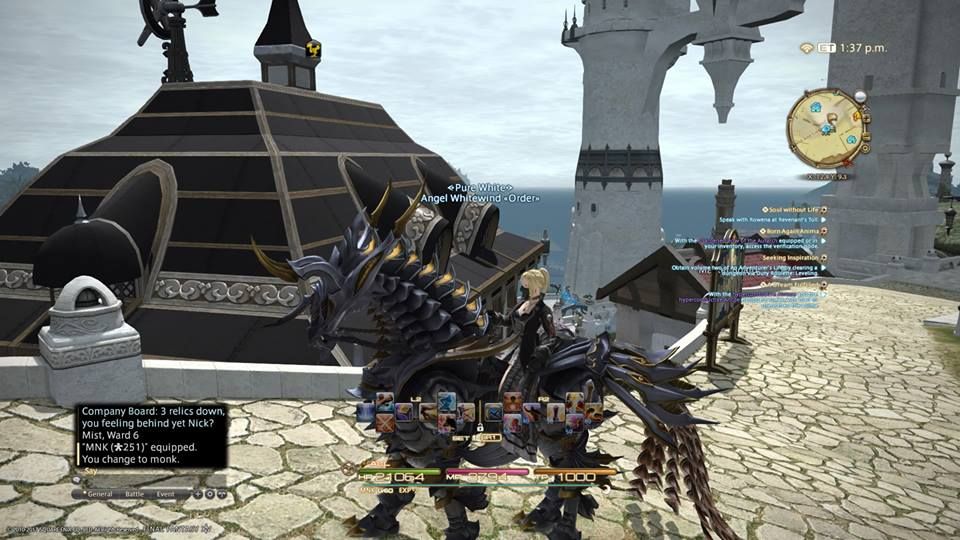Viewport: 960px width, 540px height.
Task: Select the Event chat tab
Action: click(x=165, y=494)
